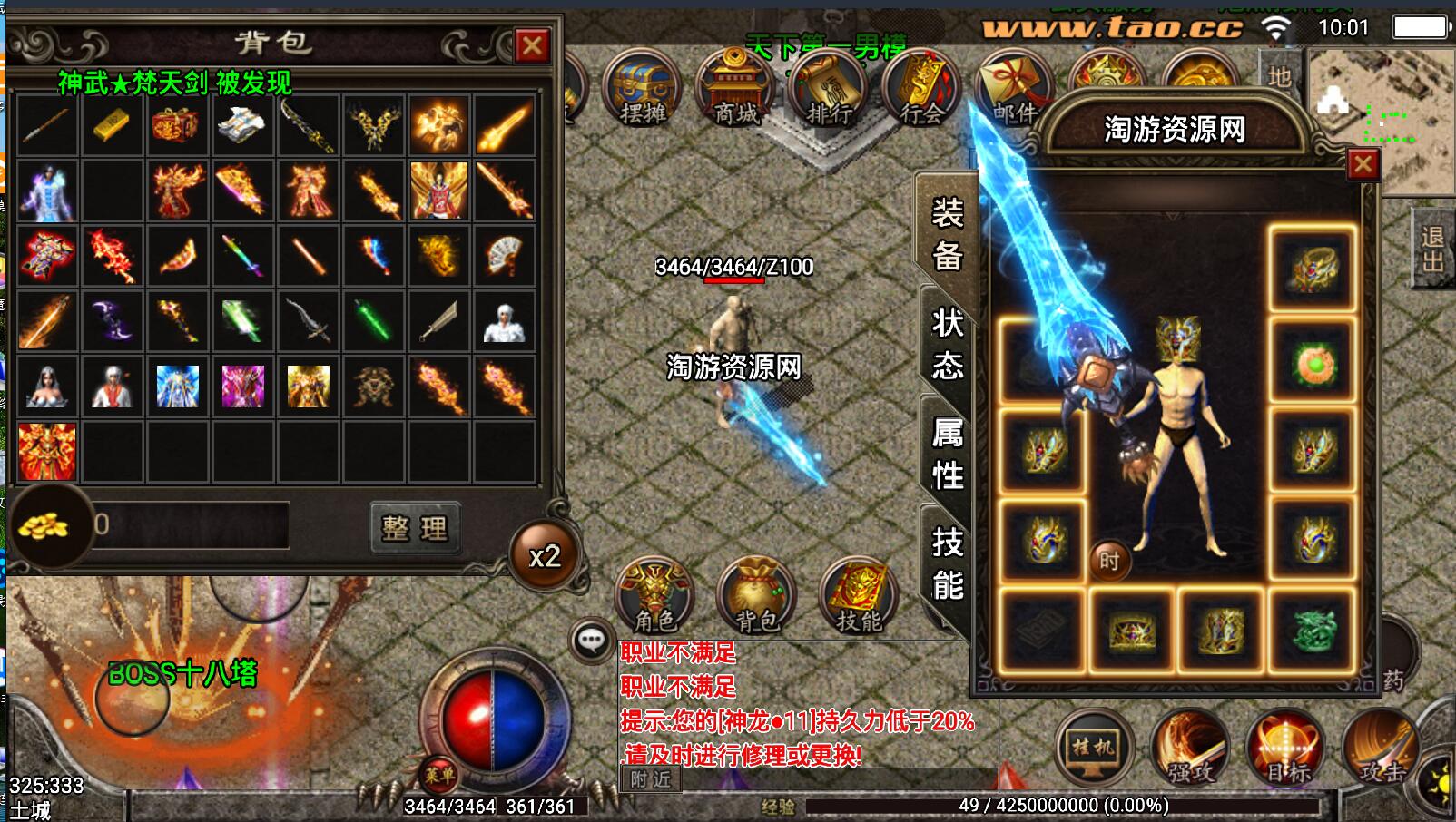
Task: Open the chat speech bubble button
Action: 592,641
